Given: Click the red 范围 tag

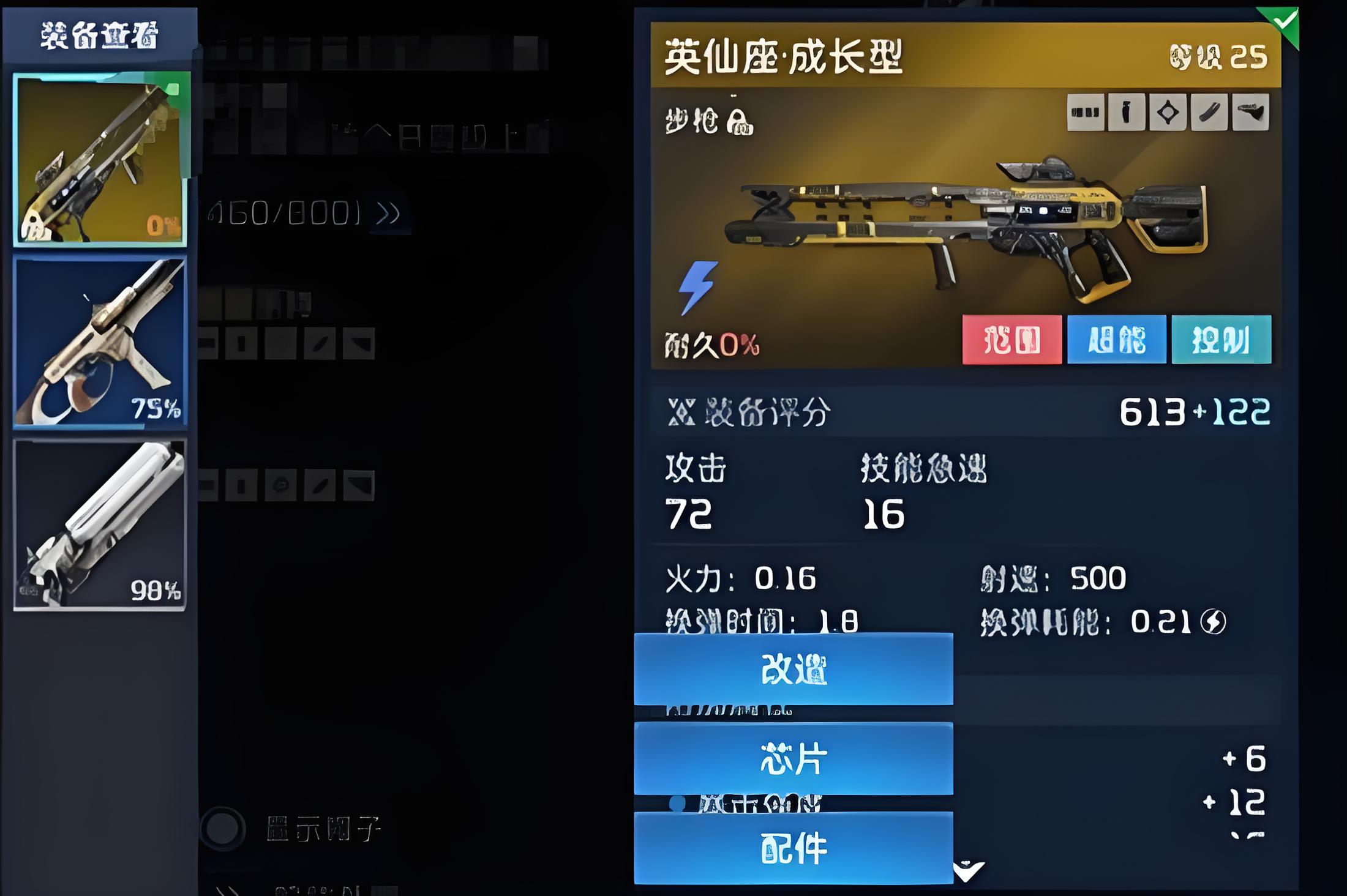Looking at the screenshot, I should [1011, 340].
